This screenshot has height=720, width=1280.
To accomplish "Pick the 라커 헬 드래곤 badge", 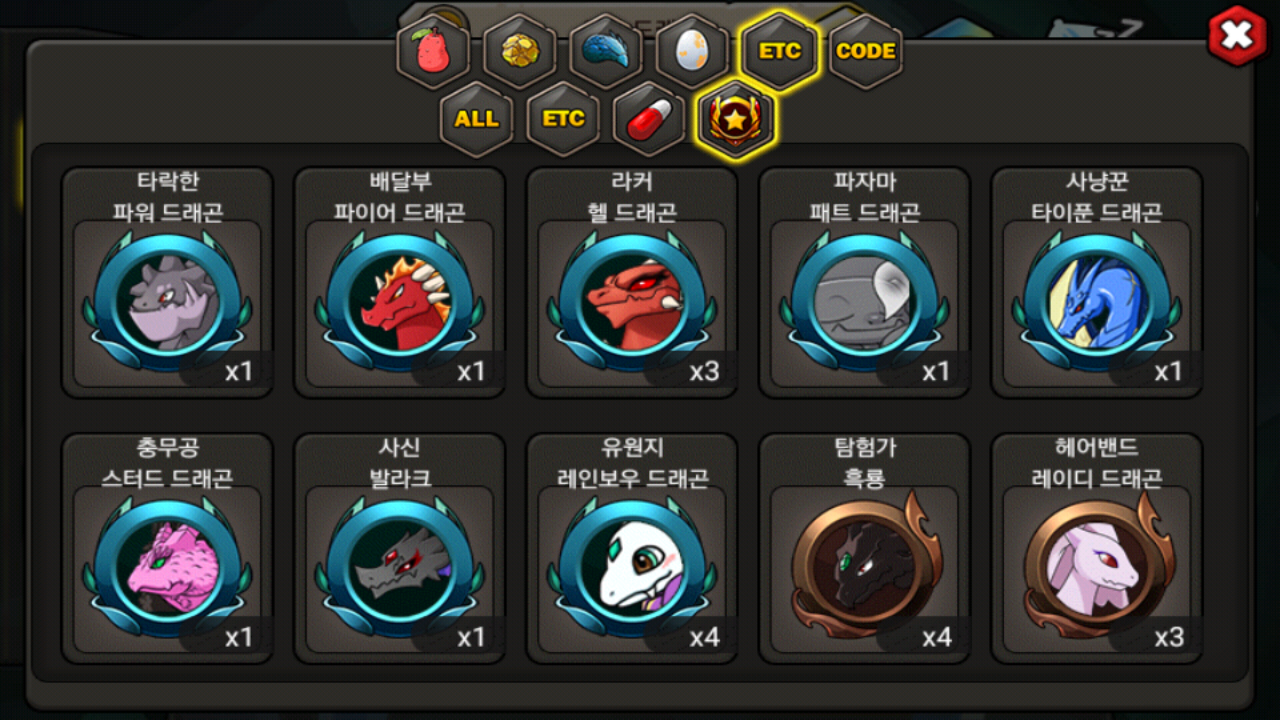I will click(x=632, y=300).
